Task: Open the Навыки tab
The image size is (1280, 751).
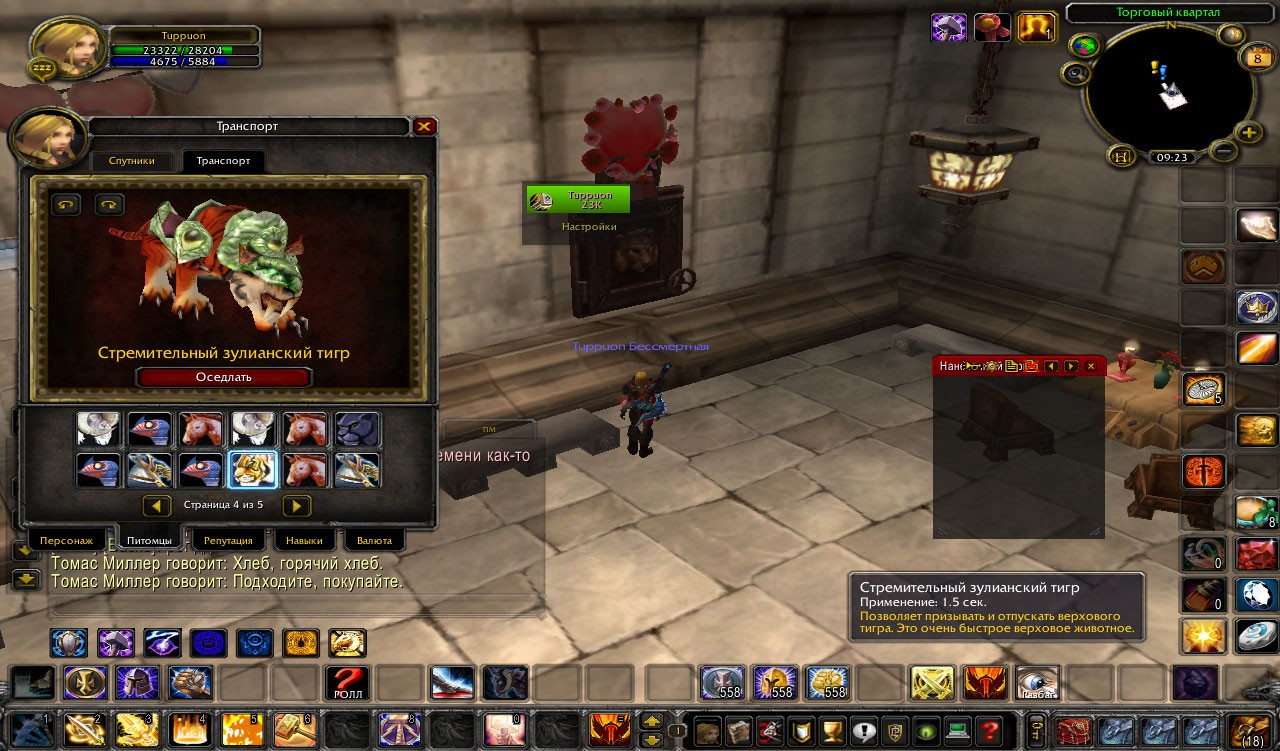Action: coord(304,540)
